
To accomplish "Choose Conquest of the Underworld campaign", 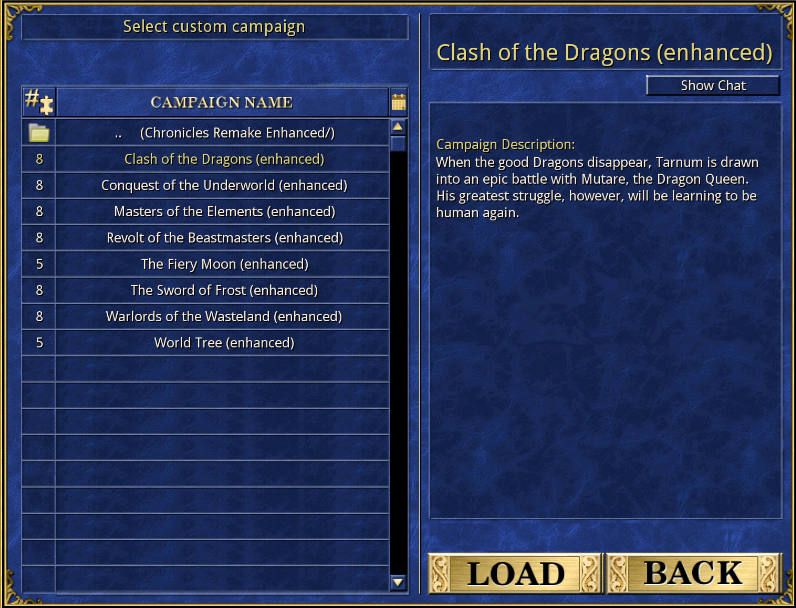I will point(223,185).
